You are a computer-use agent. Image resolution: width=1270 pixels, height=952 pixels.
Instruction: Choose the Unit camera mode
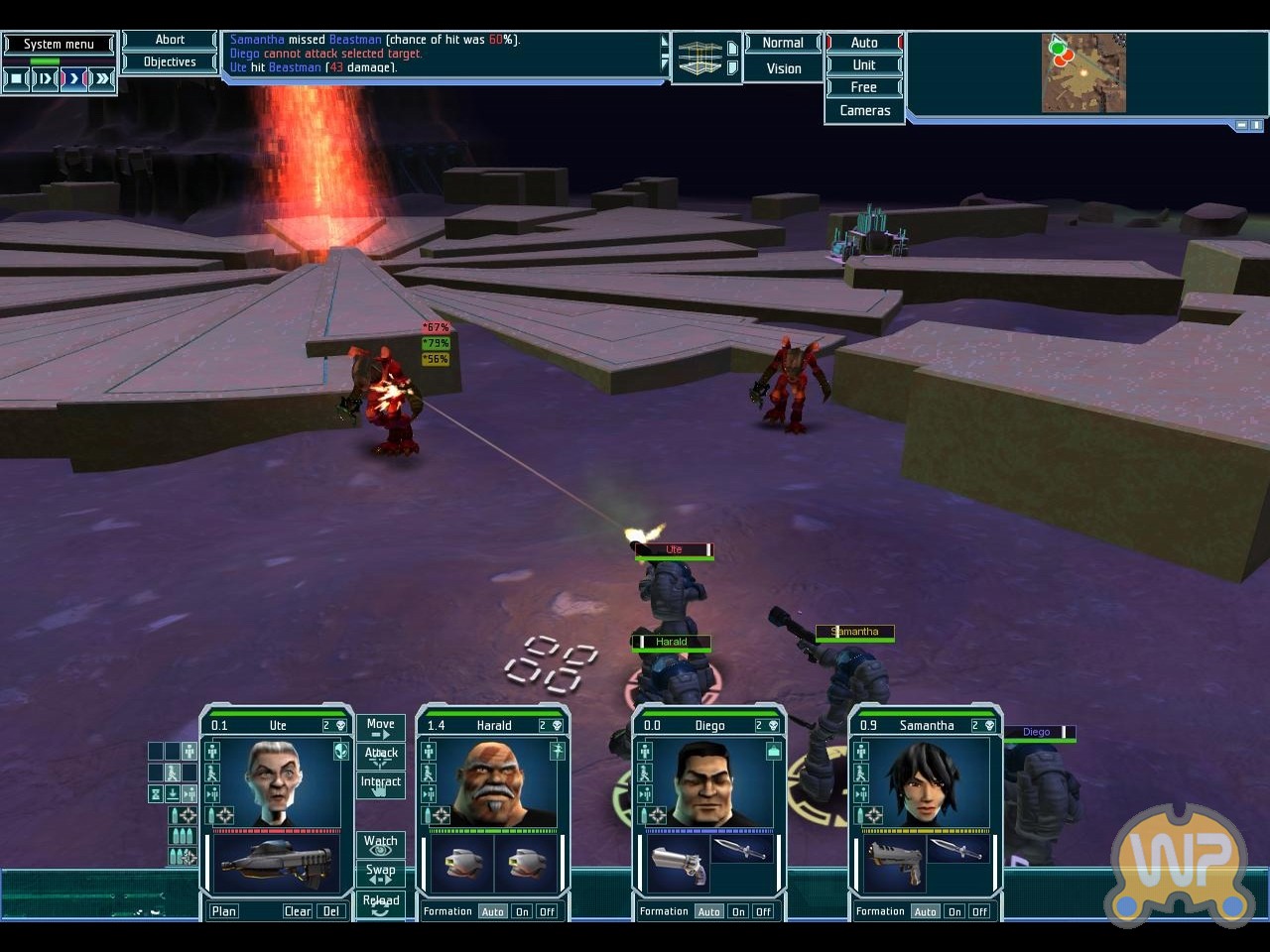(x=864, y=64)
